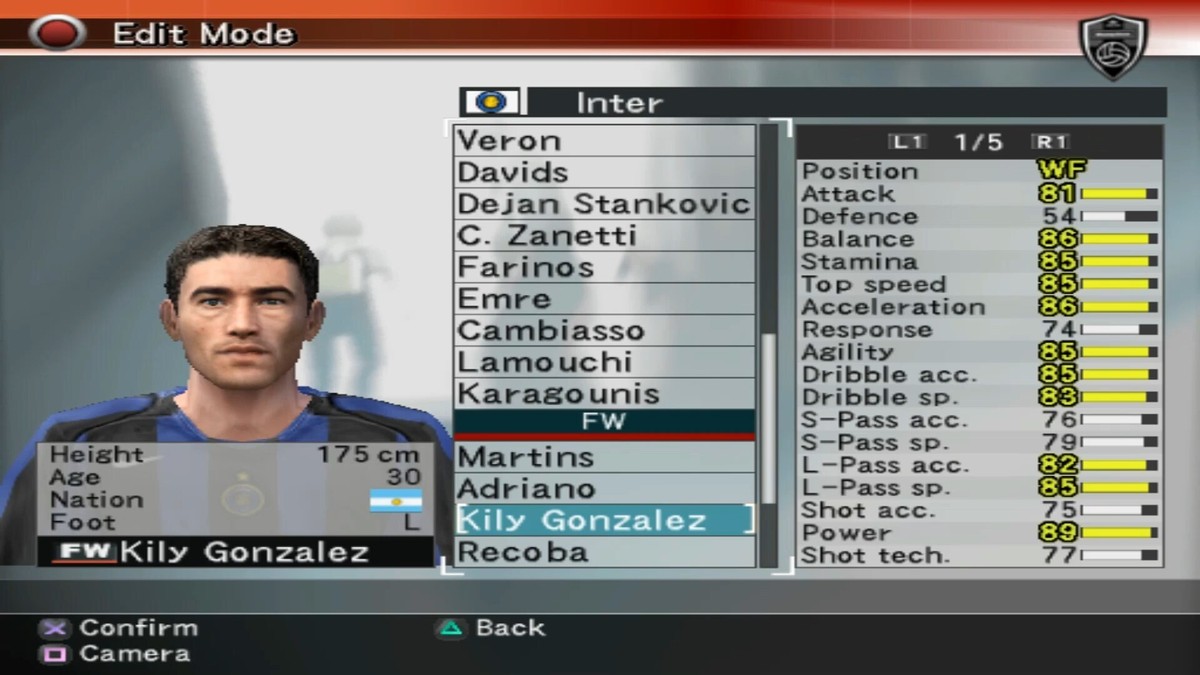Choose Davids from the squad list
1200x675 pixels.
[604, 172]
